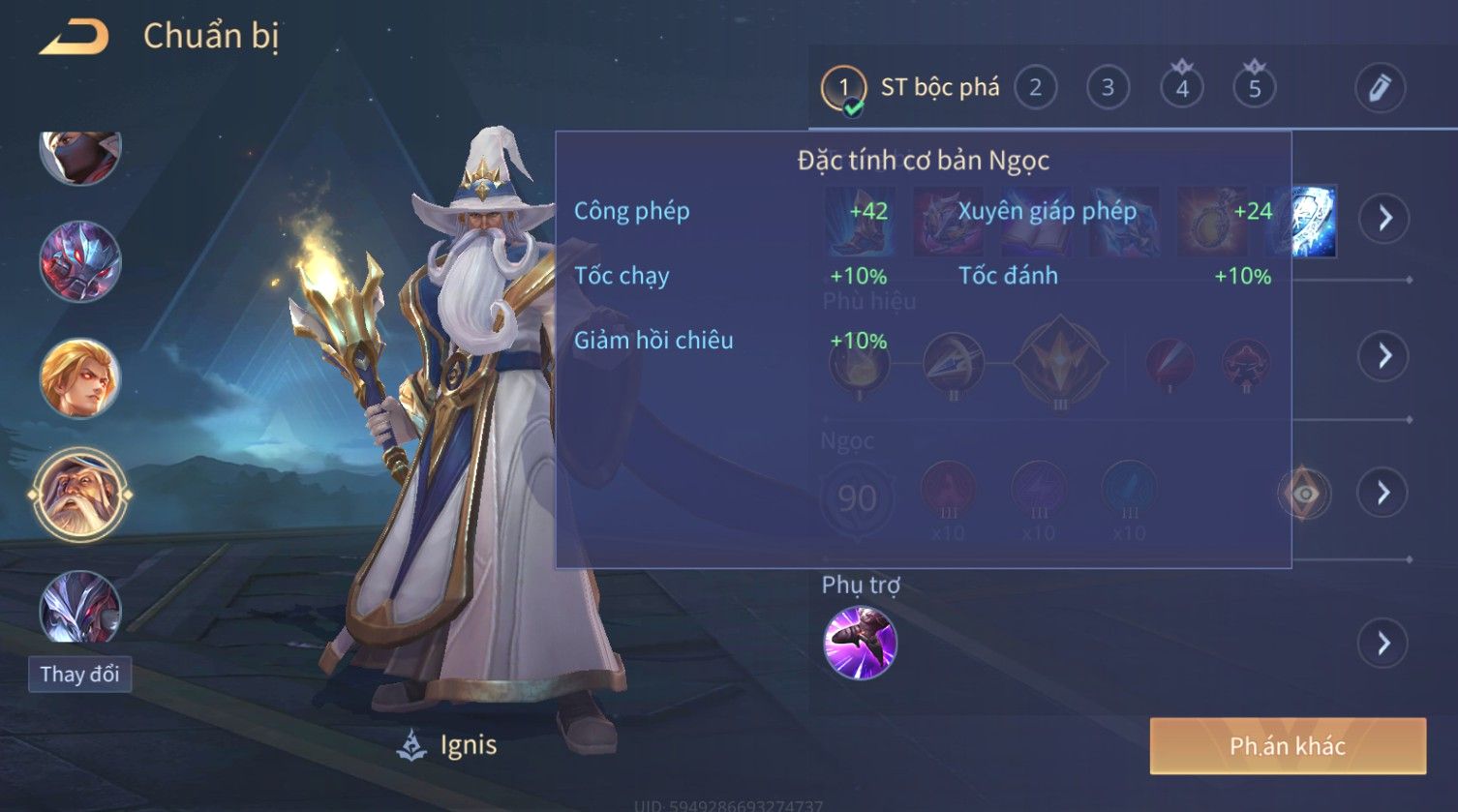Edit preset name with pencil icon

click(x=1380, y=88)
